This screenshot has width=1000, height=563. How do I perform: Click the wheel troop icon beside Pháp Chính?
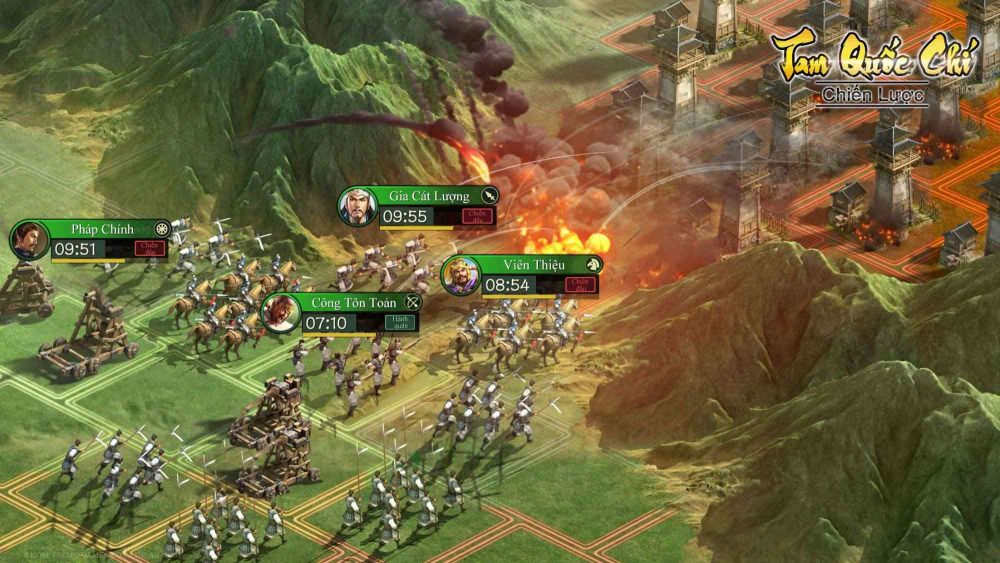tap(162, 229)
